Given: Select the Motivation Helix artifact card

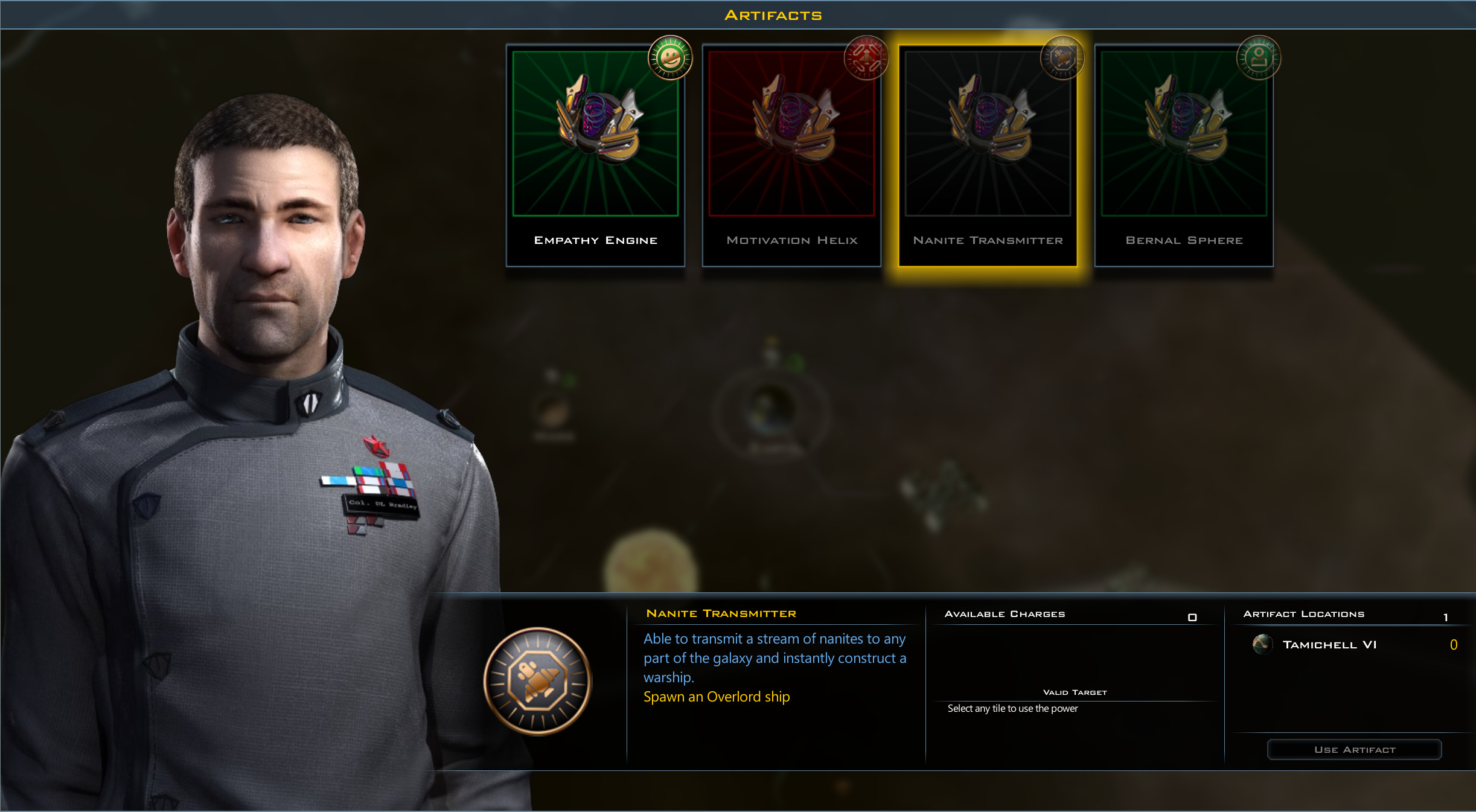Looking at the screenshot, I should pos(792,154).
